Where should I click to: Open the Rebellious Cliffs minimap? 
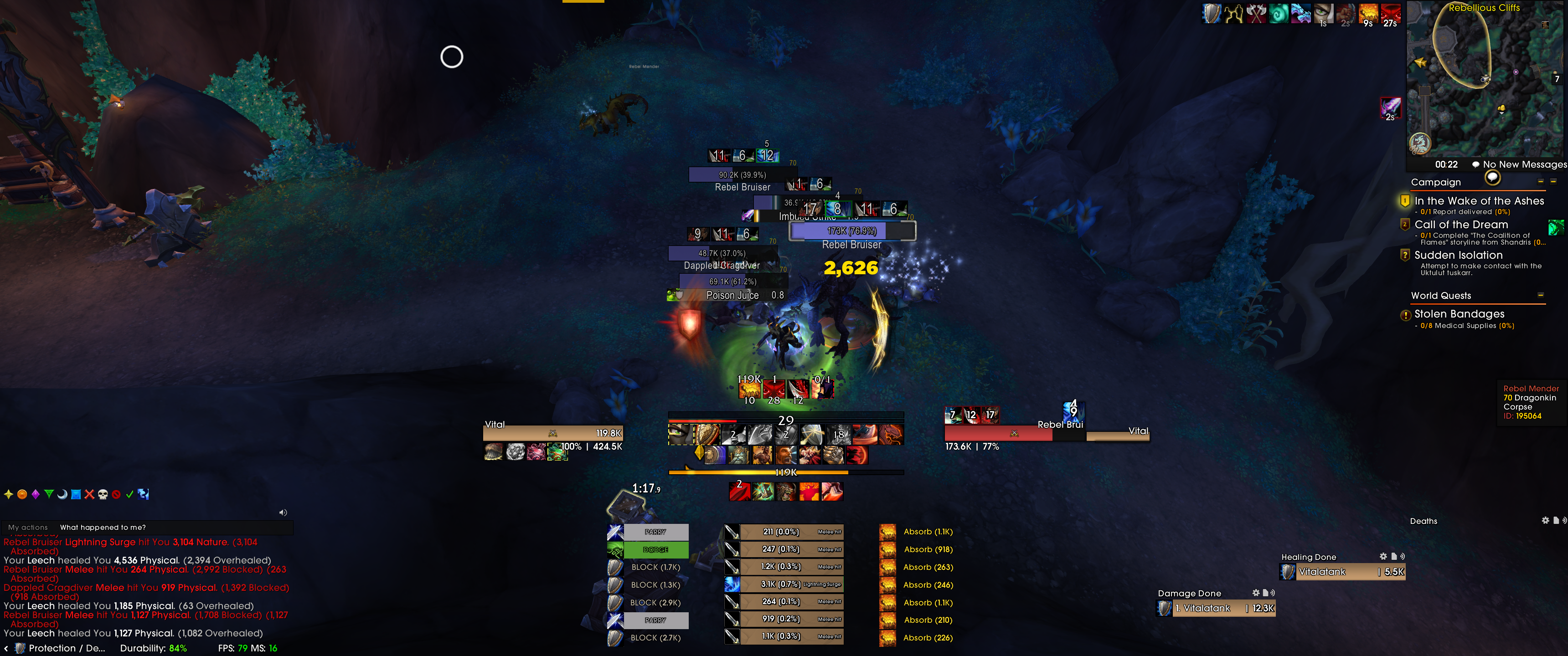pos(1484,79)
